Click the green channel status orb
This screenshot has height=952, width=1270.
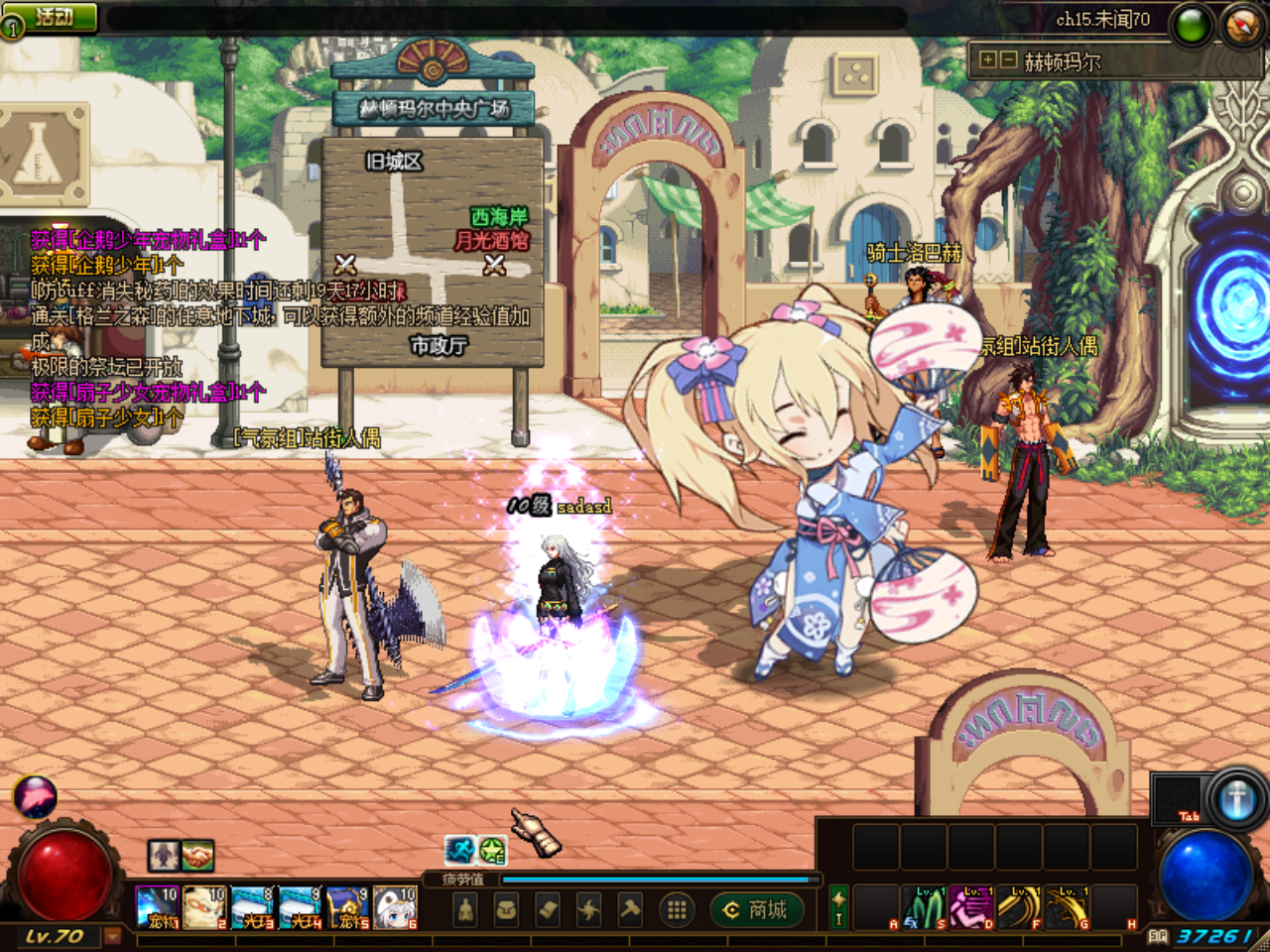(1193, 21)
